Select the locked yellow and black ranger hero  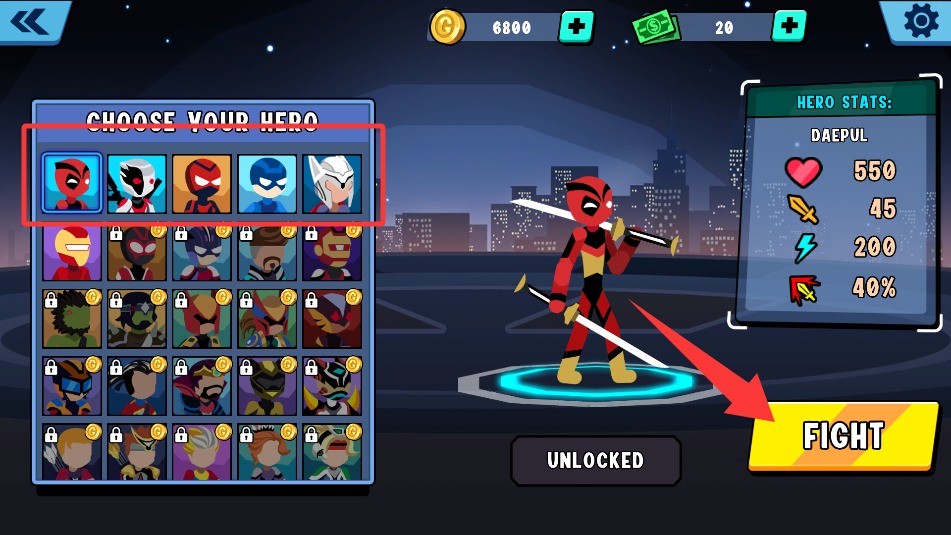point(267,385)
